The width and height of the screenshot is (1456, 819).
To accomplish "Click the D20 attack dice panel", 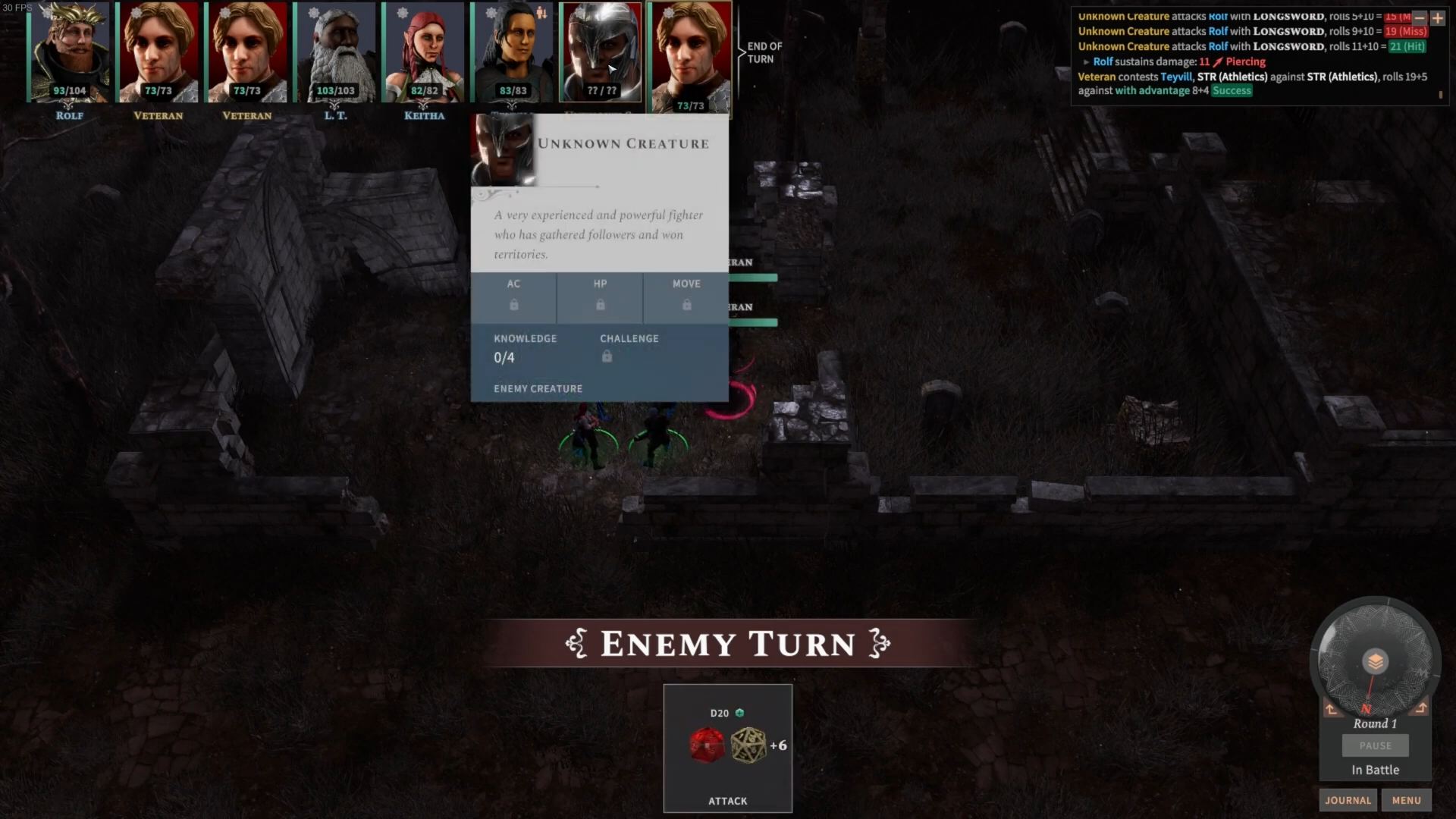I will (x=727, y=748).
